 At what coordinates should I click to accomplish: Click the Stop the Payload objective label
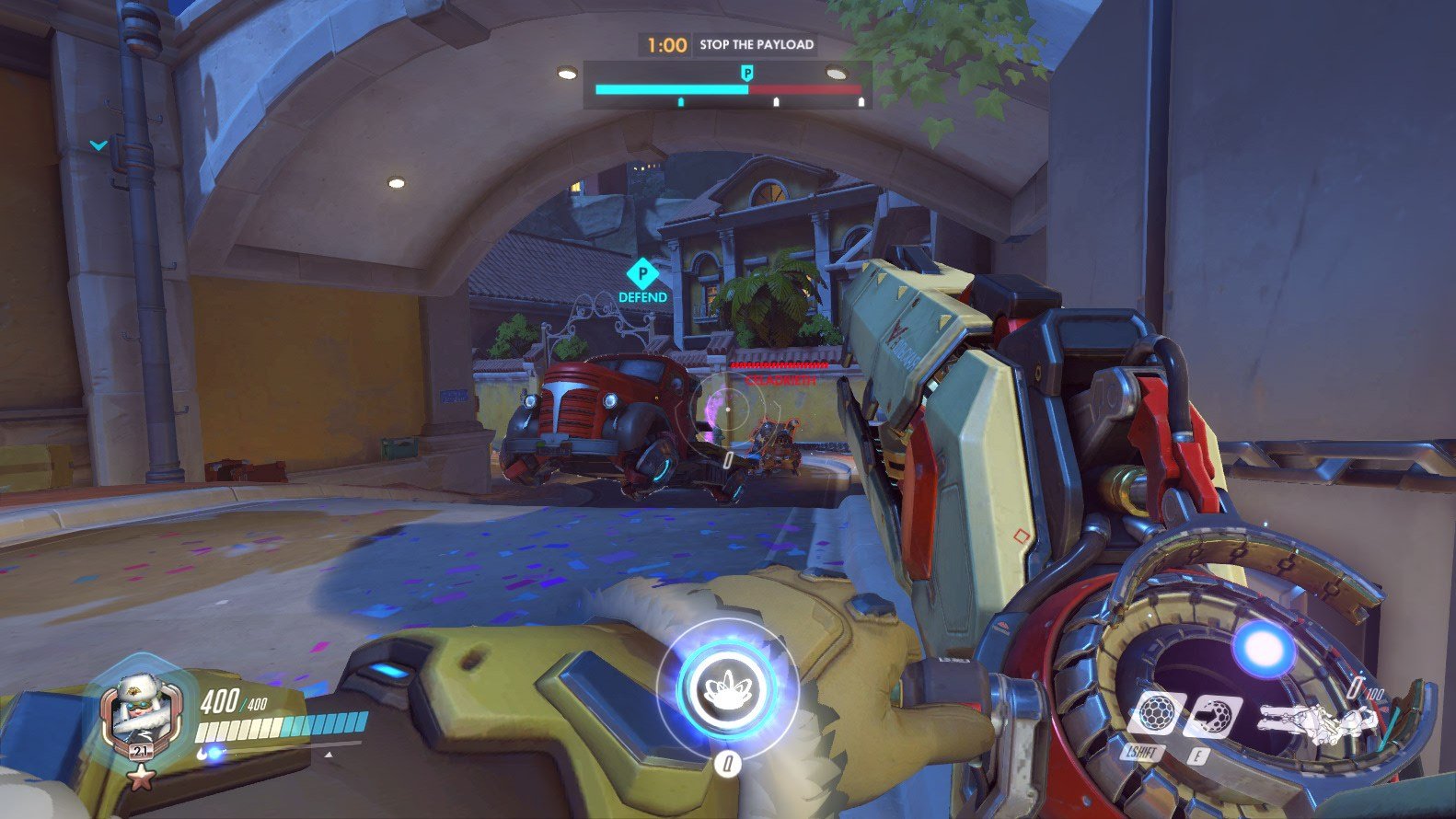(x=756, y=44)
